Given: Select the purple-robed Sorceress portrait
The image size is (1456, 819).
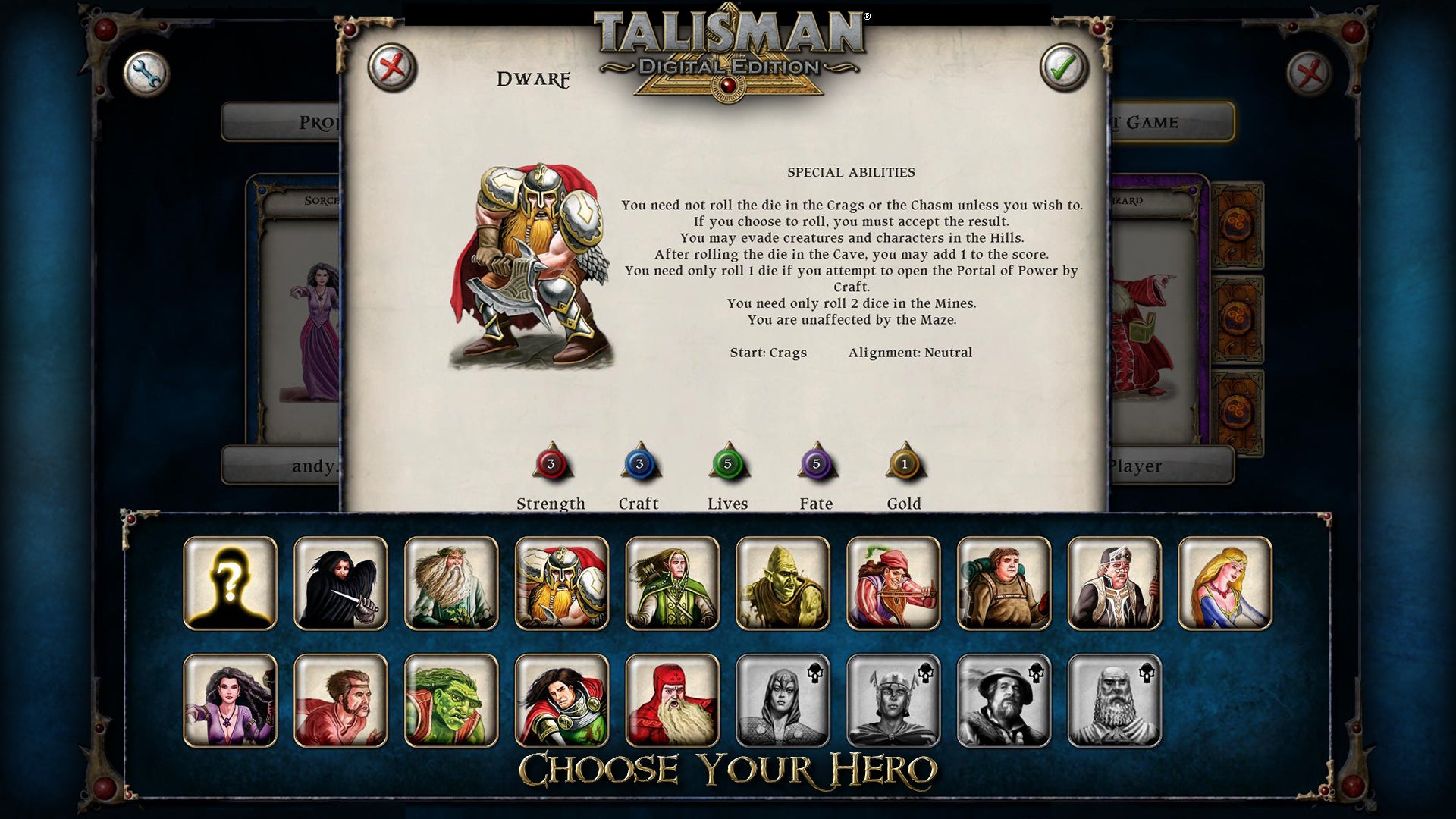Looking at the screenshot, I should click(x=230, y=699).
